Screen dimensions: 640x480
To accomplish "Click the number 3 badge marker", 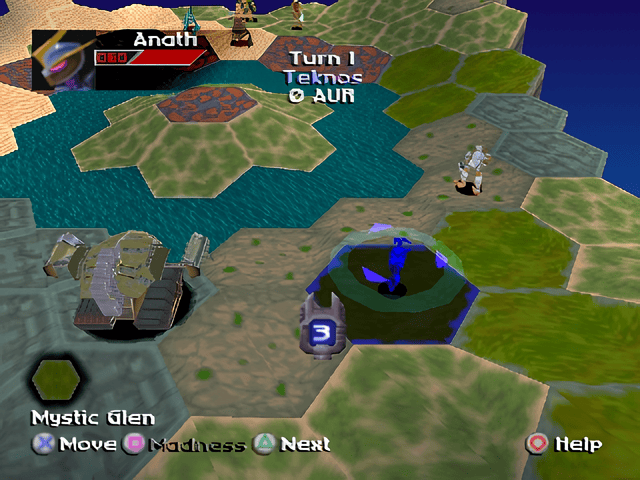I will click(321, 330).
